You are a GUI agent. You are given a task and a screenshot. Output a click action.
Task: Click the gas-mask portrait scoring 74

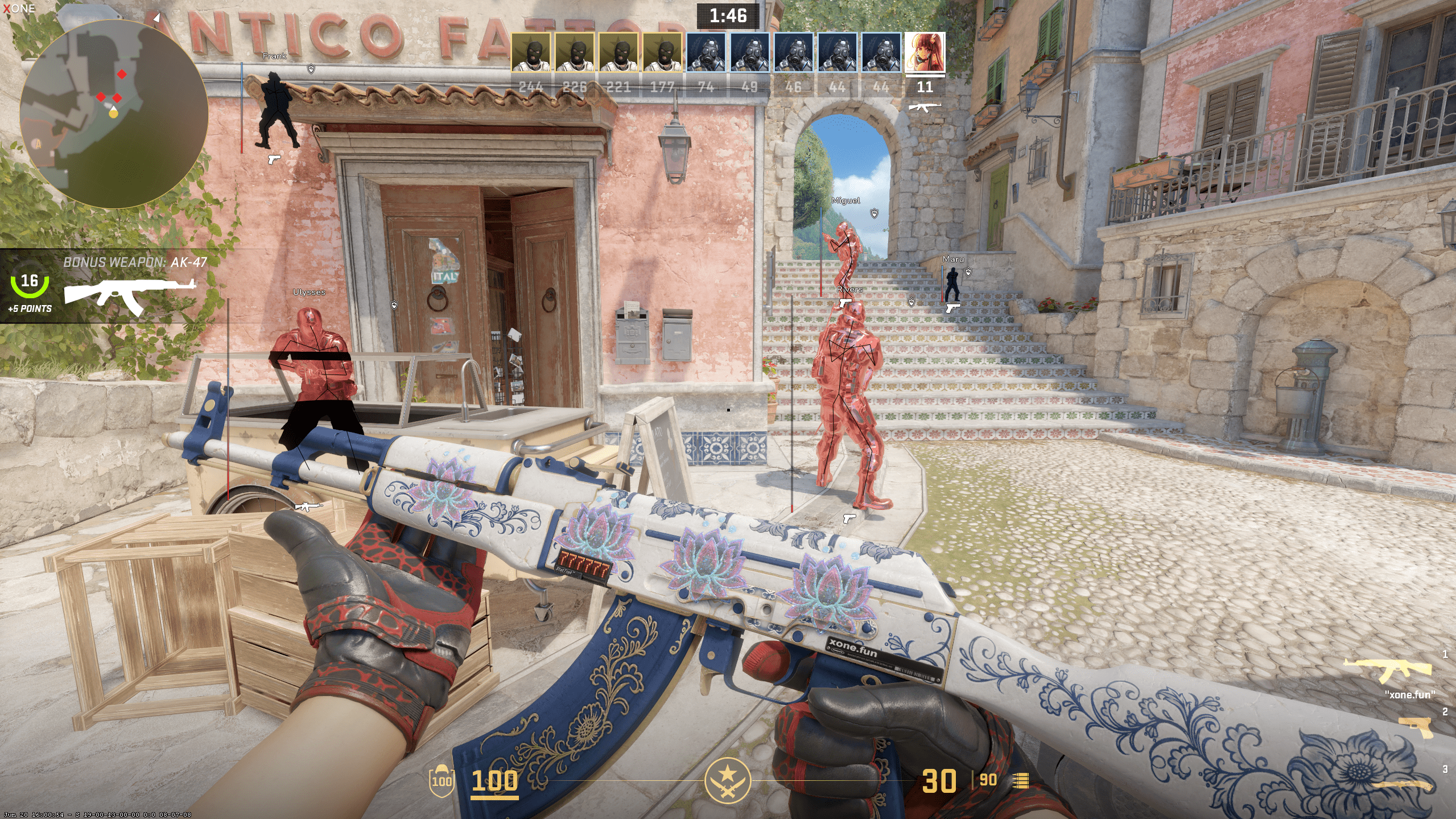(x=706, y=52)
